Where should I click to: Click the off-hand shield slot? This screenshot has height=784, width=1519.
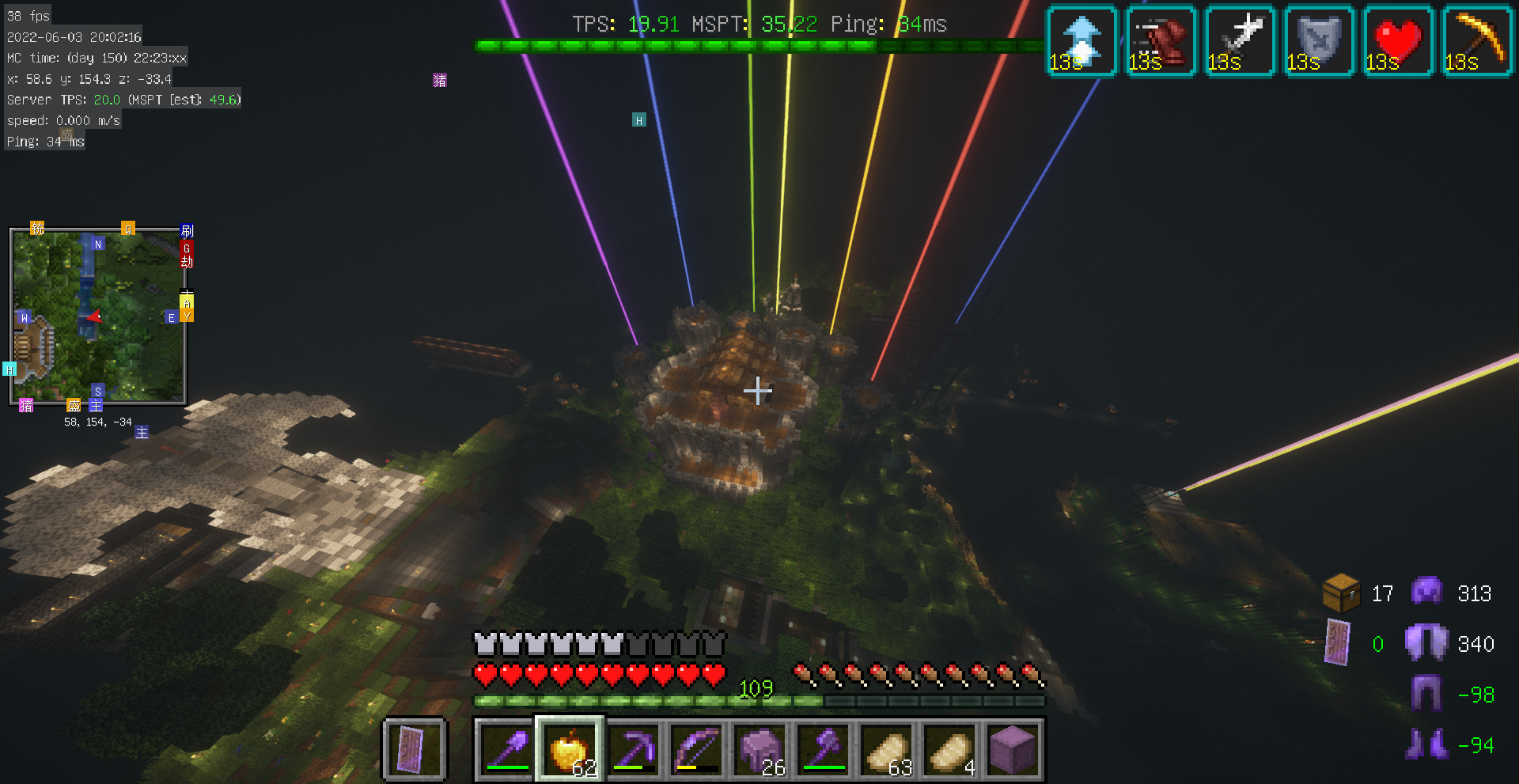(414, 748)
